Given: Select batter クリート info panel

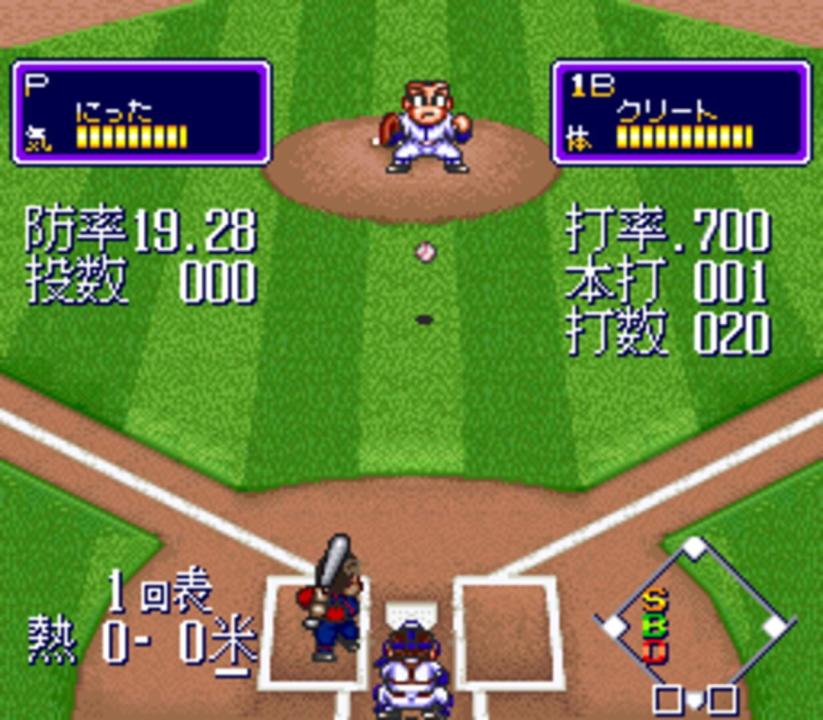Looking at the screenshot, I should point(681,112).
